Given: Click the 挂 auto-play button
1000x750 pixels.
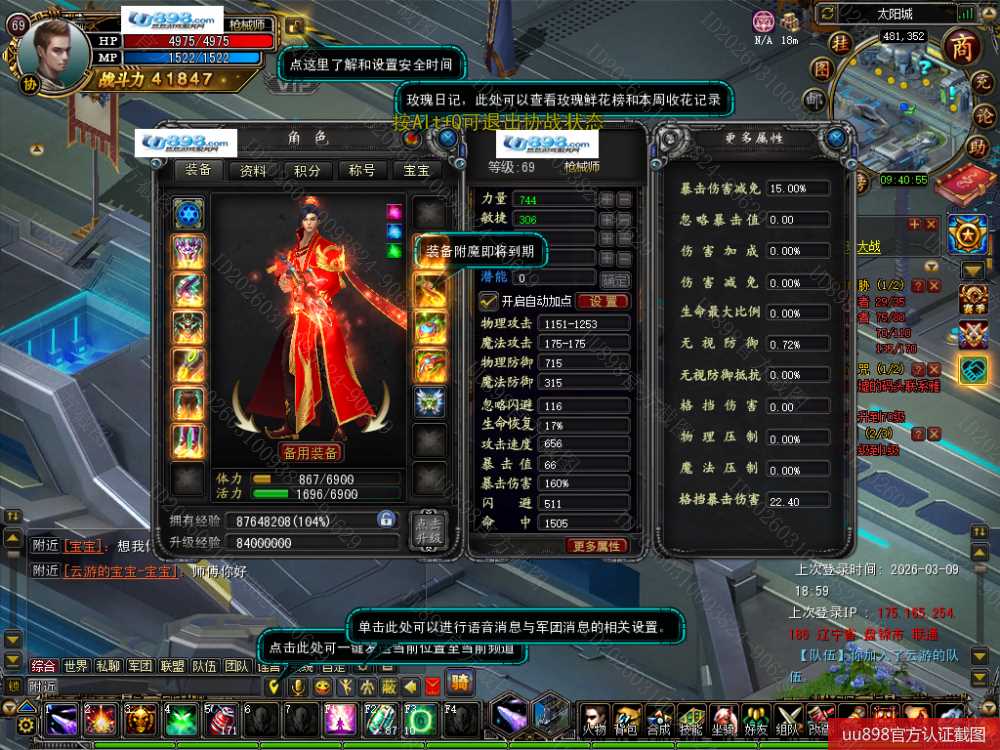Looking at the screenshot, I should [842, 44].
